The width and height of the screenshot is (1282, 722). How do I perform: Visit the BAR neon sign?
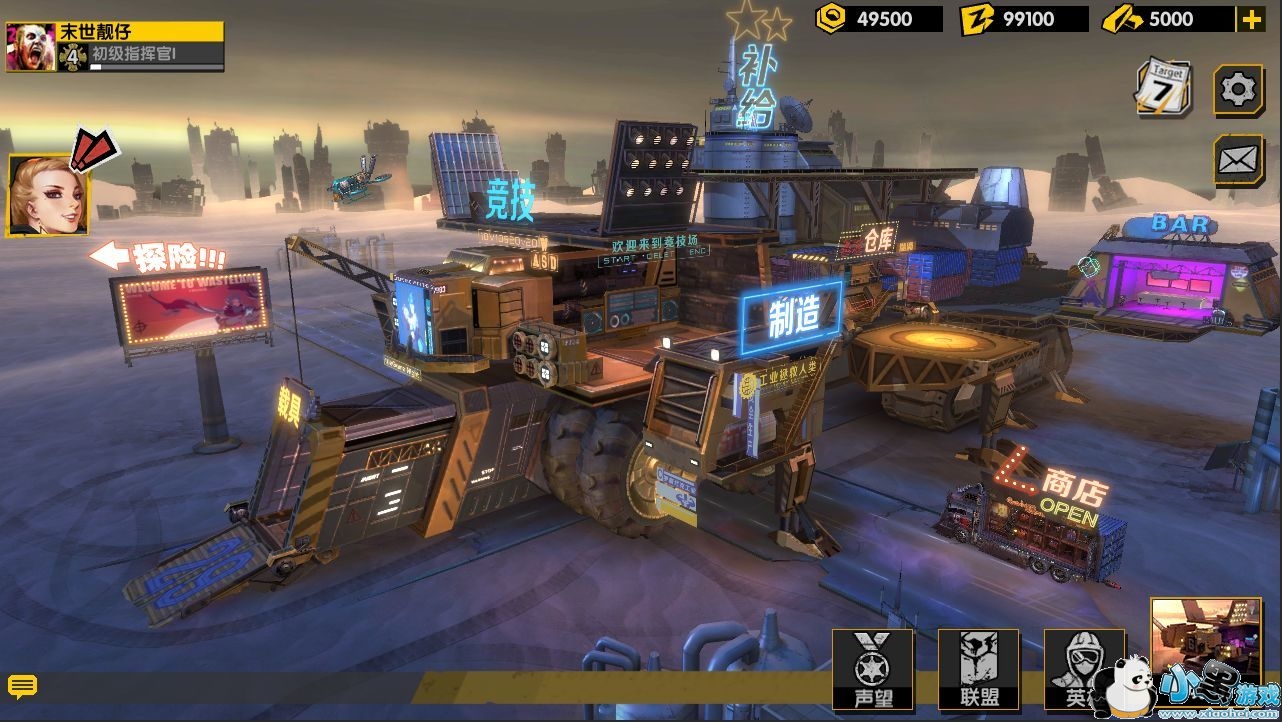tap(1180, 225)
